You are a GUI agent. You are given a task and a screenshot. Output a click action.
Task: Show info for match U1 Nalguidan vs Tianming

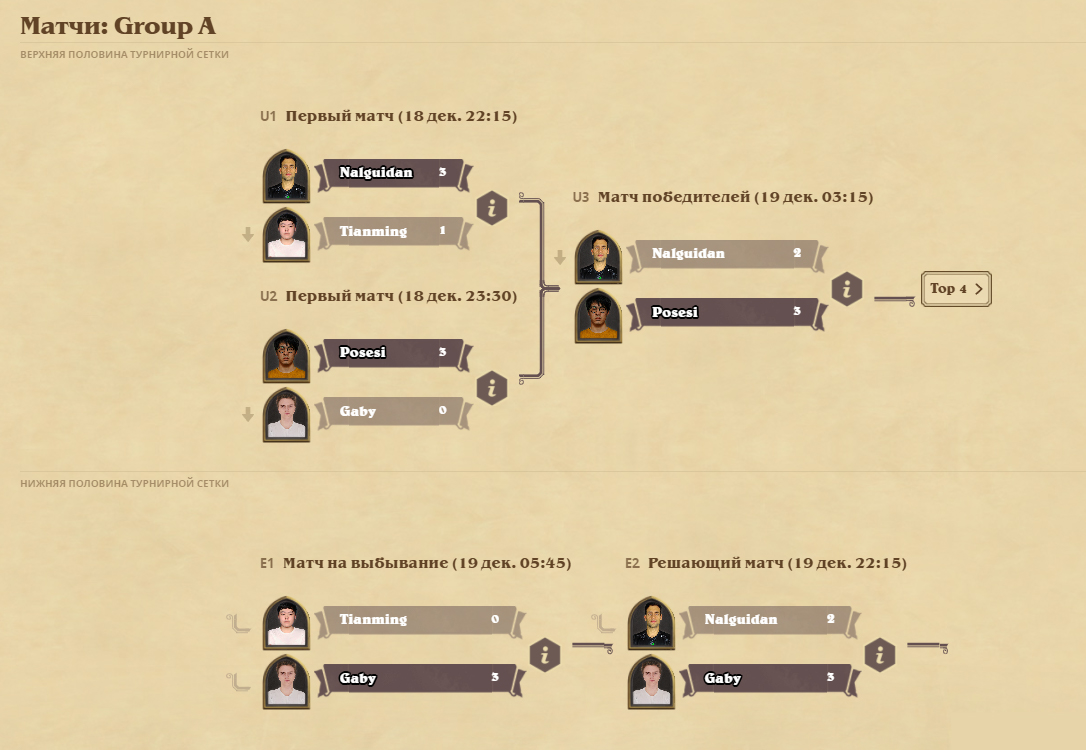coord(492,208)
